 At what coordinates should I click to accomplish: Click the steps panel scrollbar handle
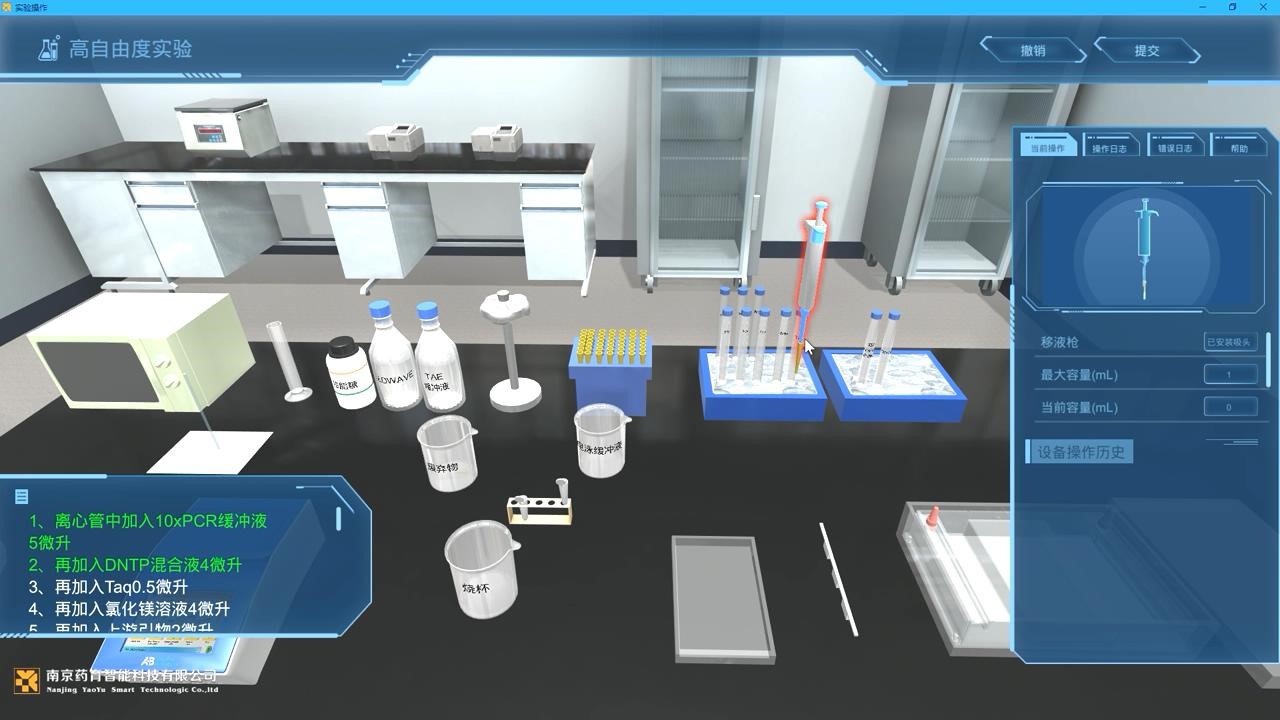click(339, 518)
